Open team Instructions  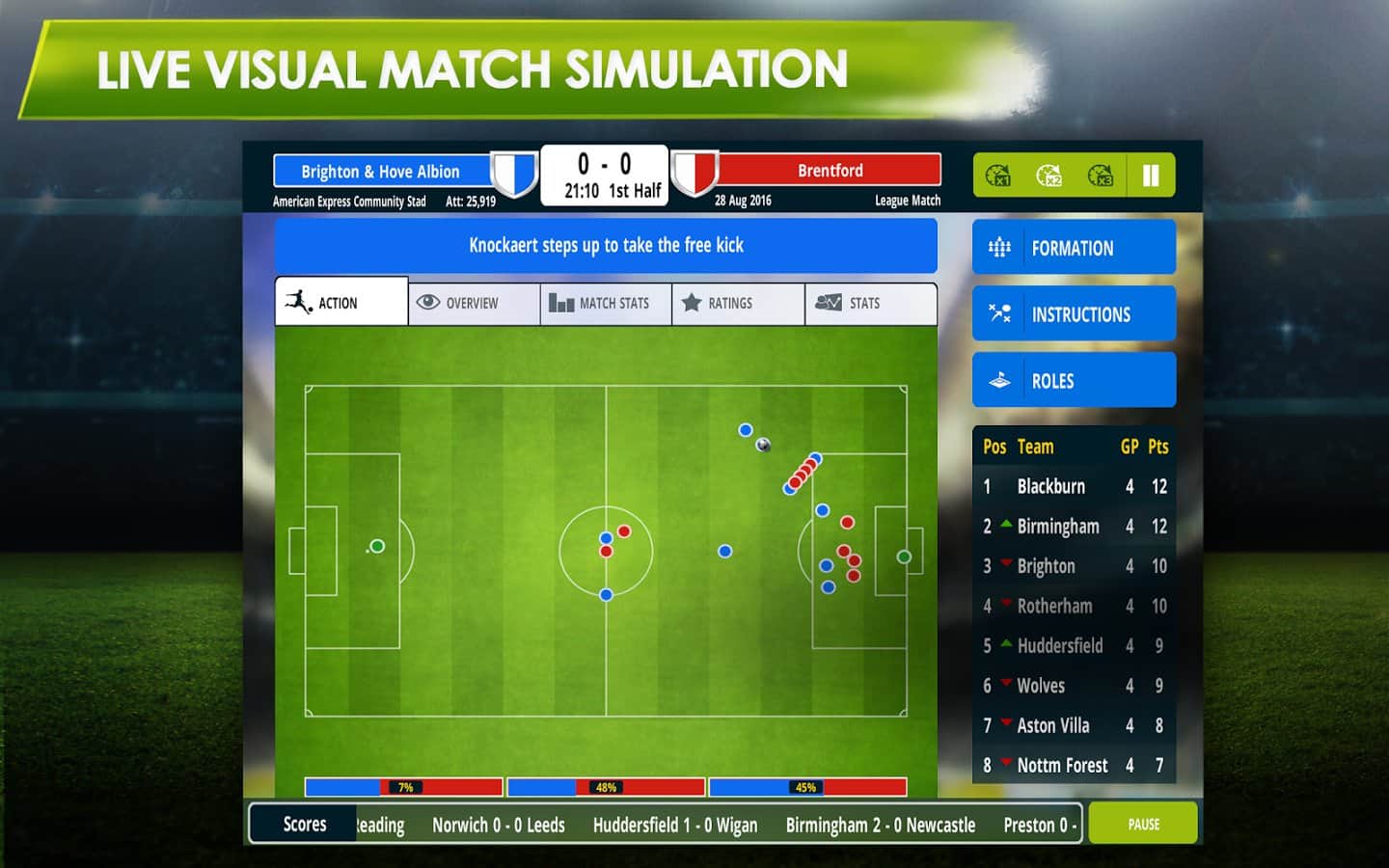click(1074, 314)
